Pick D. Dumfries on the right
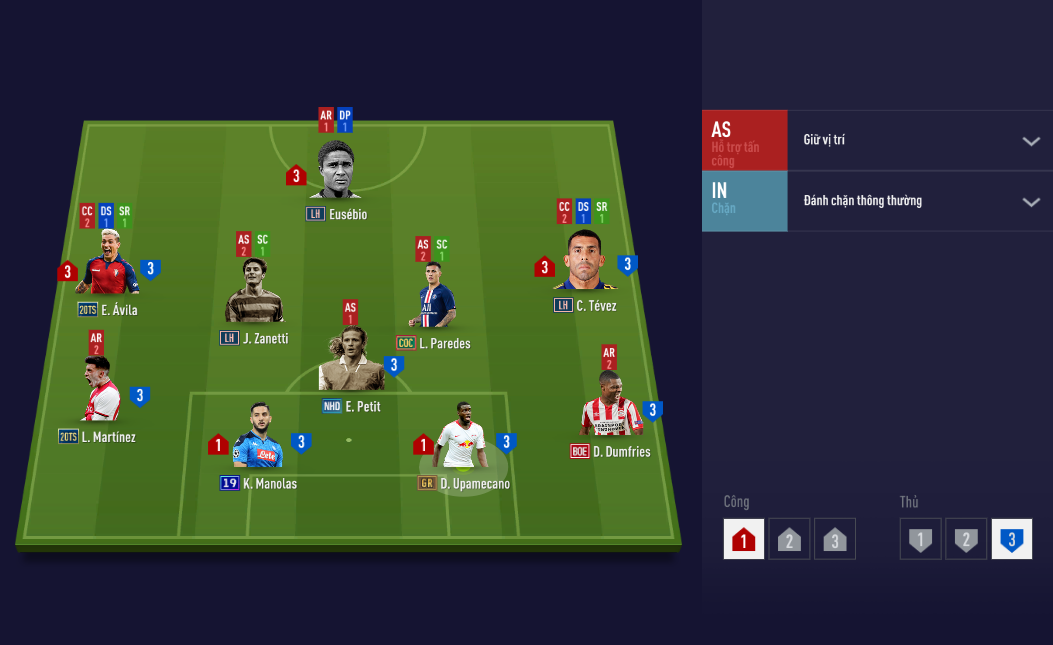Image resolution: width=1053 pixels, height=645 pixels. click(x=610, y=404)
